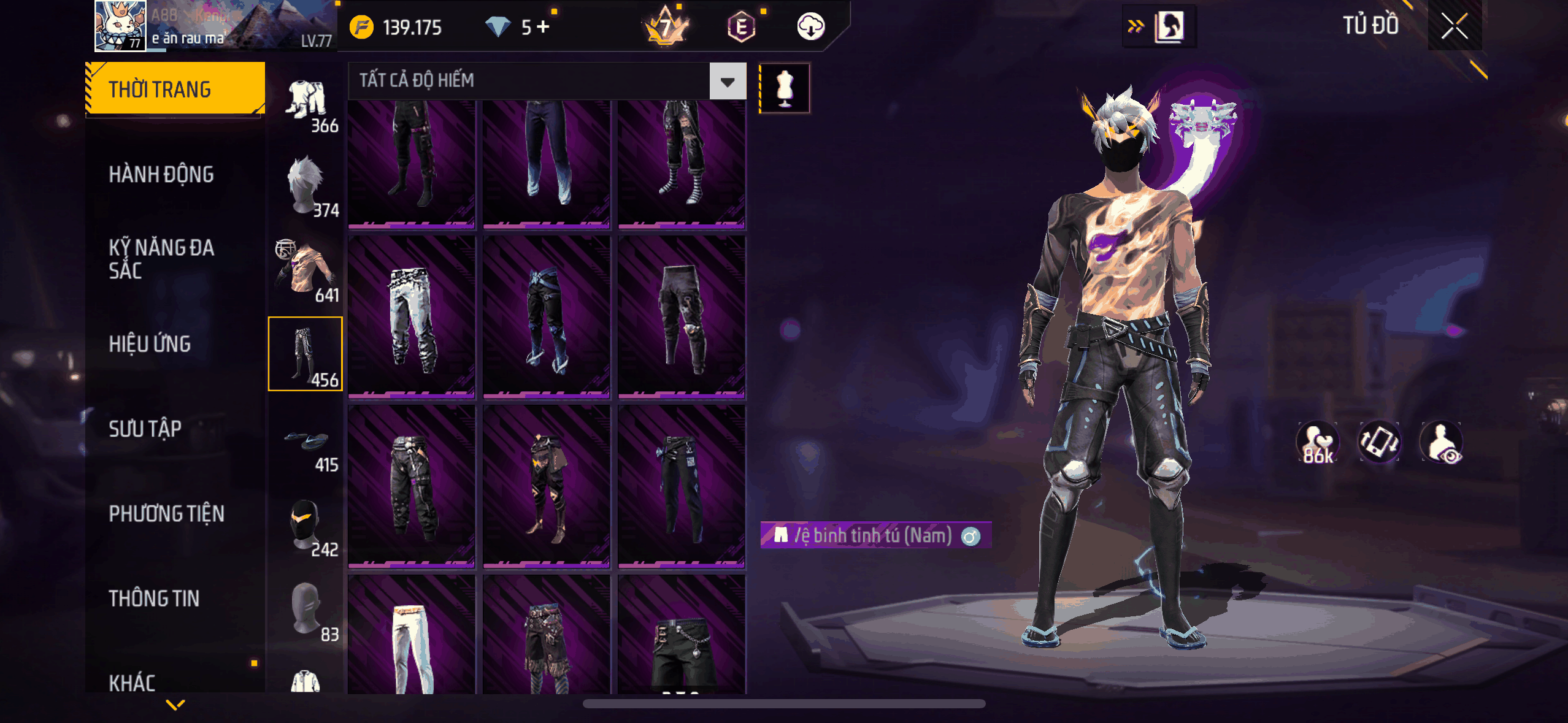Tap the phone rotate icon

point(1379,442)
